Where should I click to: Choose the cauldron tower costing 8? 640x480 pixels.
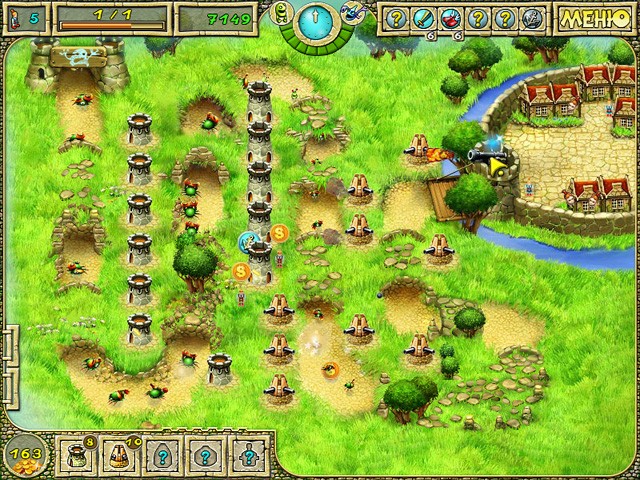pos(76,454)
